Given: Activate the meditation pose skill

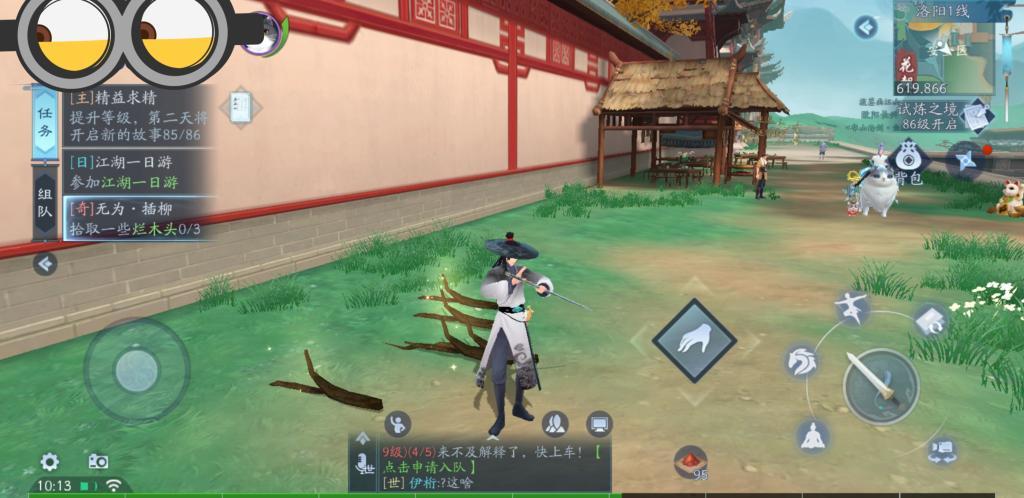Looking at the screenshot, I should pos(813,434).
